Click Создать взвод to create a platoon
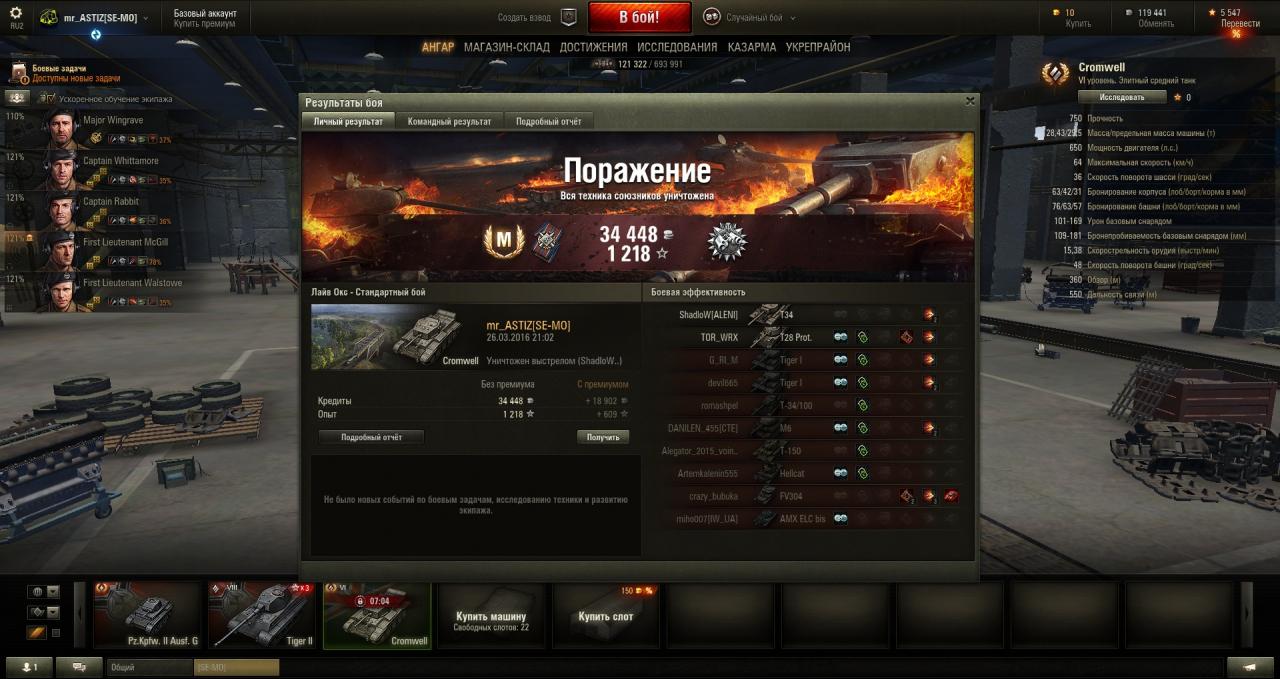 537,17
